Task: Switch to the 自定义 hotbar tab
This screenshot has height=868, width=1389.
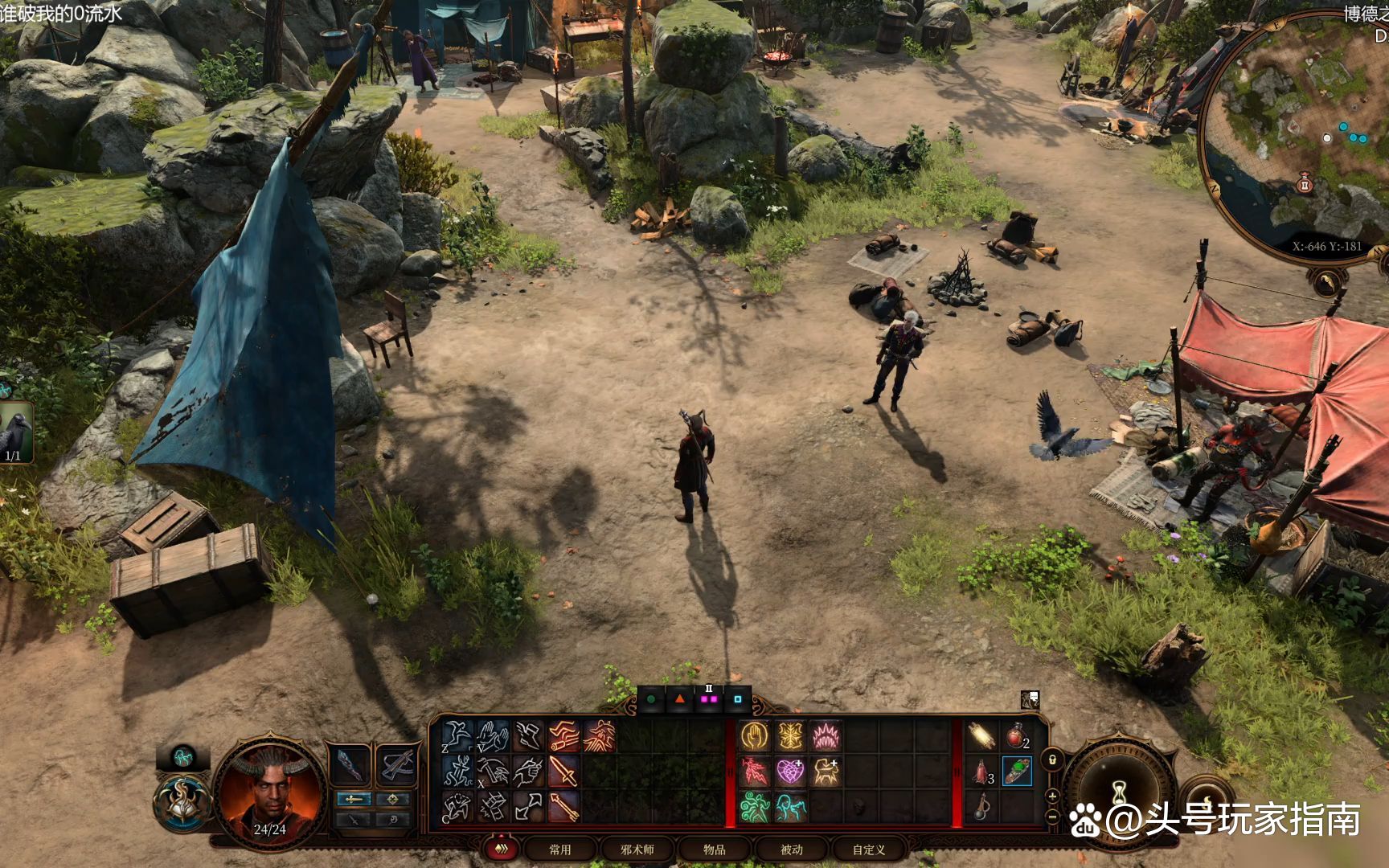Action: click(x=869, y=849)
